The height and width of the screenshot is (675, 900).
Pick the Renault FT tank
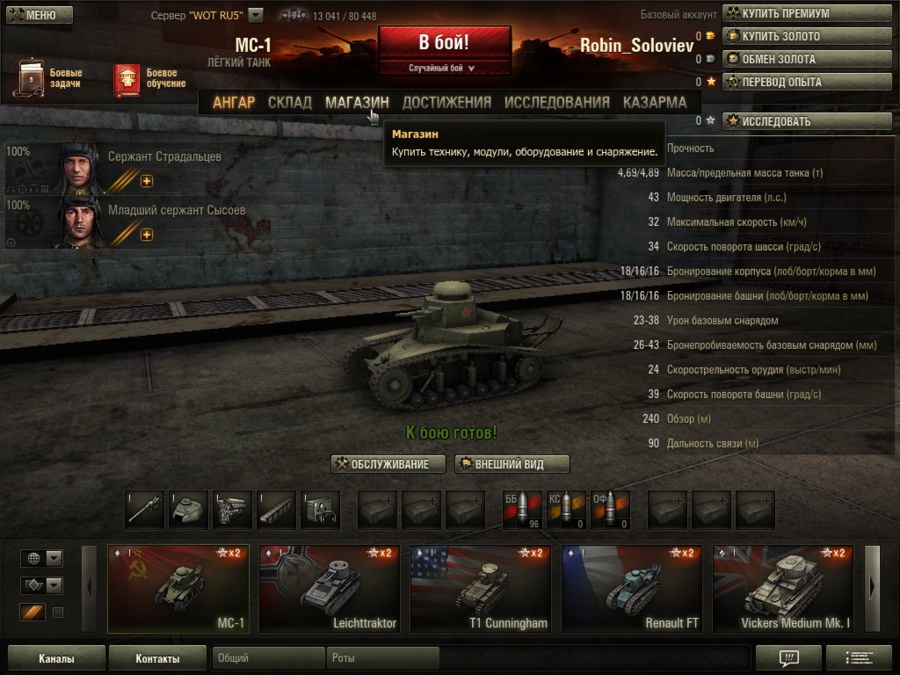pos(631,589)
